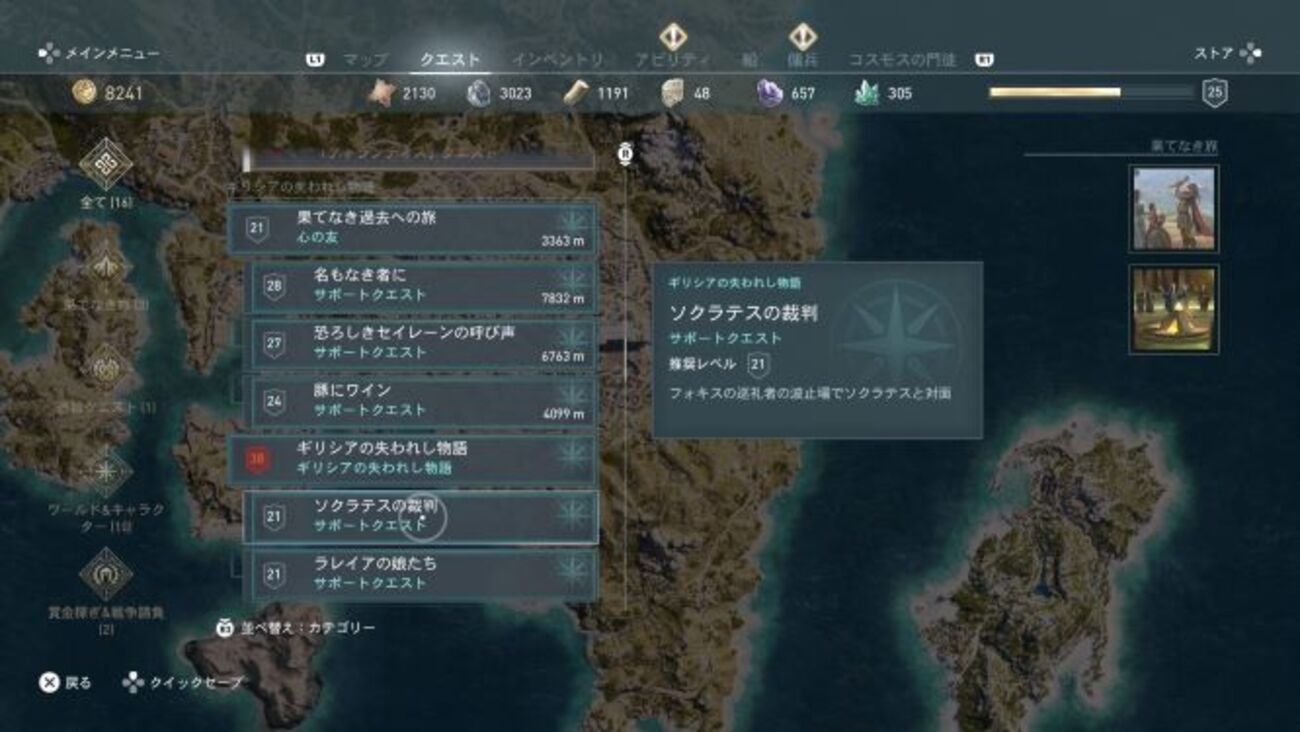1300x732 pixels.
Task: Open the インベントリ tab
Action: (557, 60)
